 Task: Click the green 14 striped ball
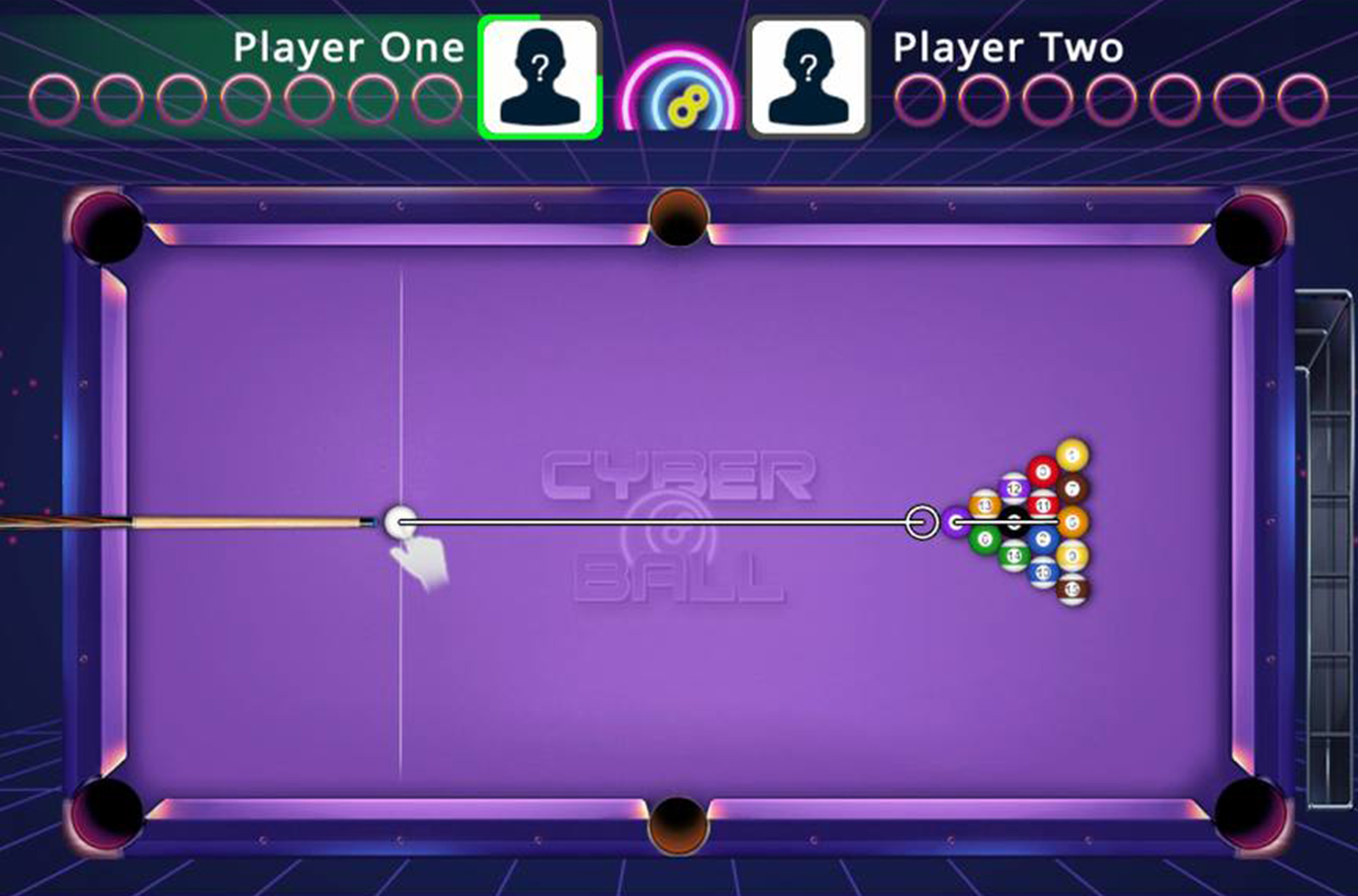click(1014, 554)
